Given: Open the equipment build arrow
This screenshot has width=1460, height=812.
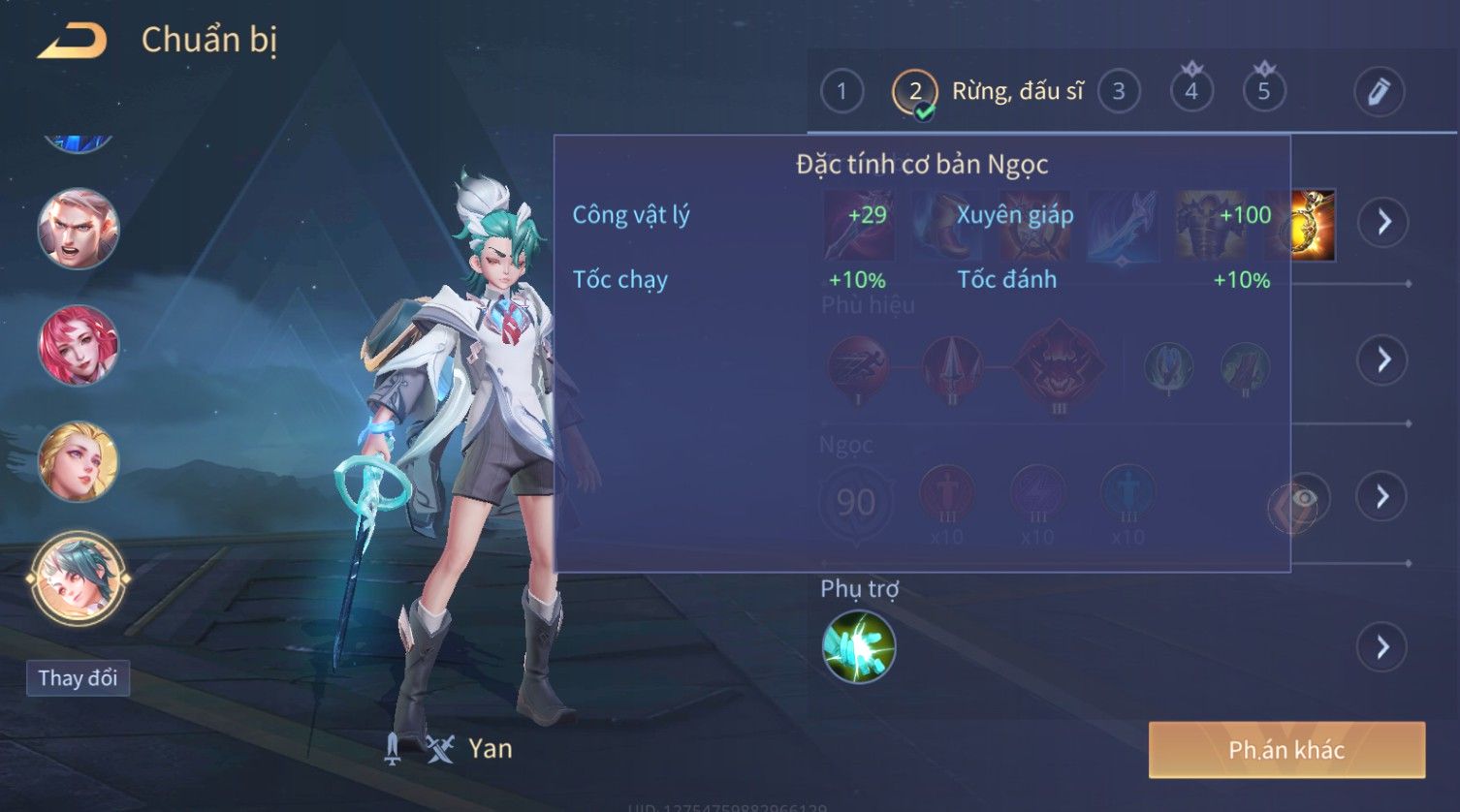Looking at the screenshot, I should point(1383,222).
